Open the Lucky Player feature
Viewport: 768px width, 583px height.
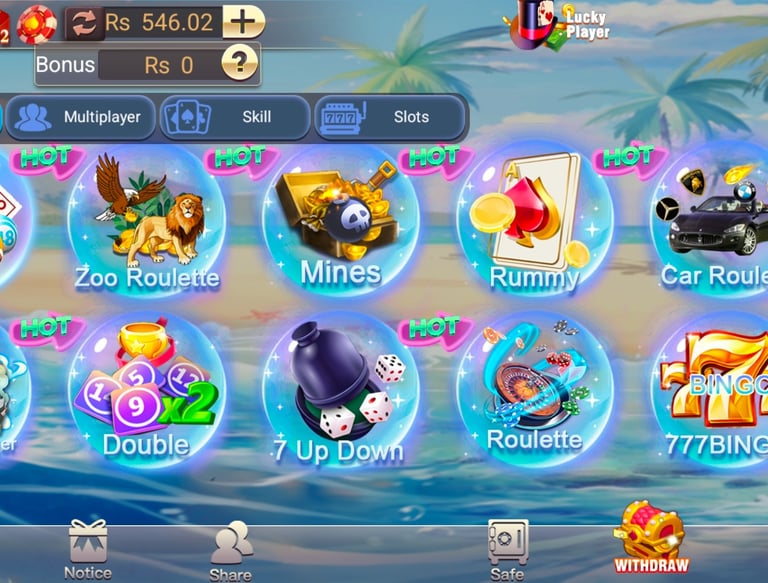tap(560, 25)
